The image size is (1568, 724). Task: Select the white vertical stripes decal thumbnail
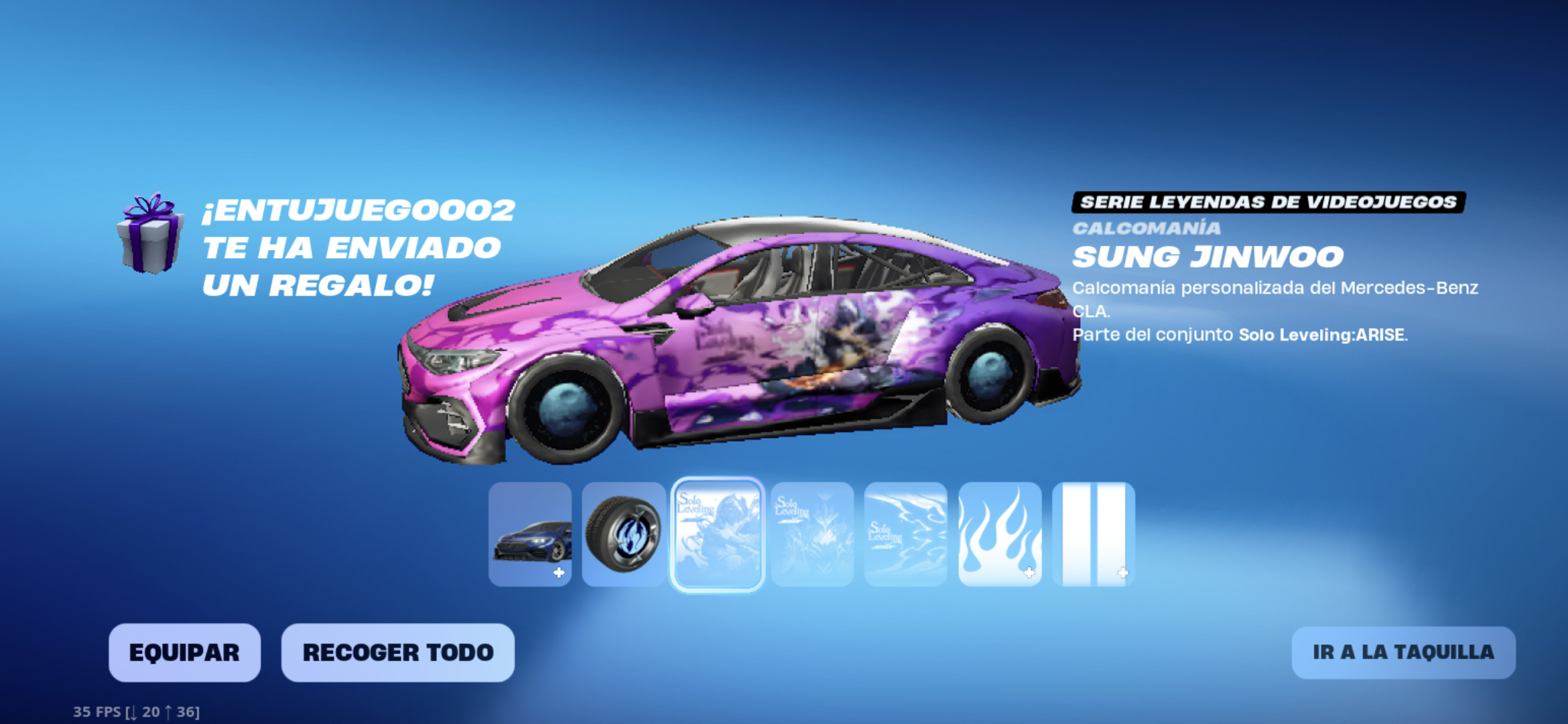click(x=1093, y=534)
